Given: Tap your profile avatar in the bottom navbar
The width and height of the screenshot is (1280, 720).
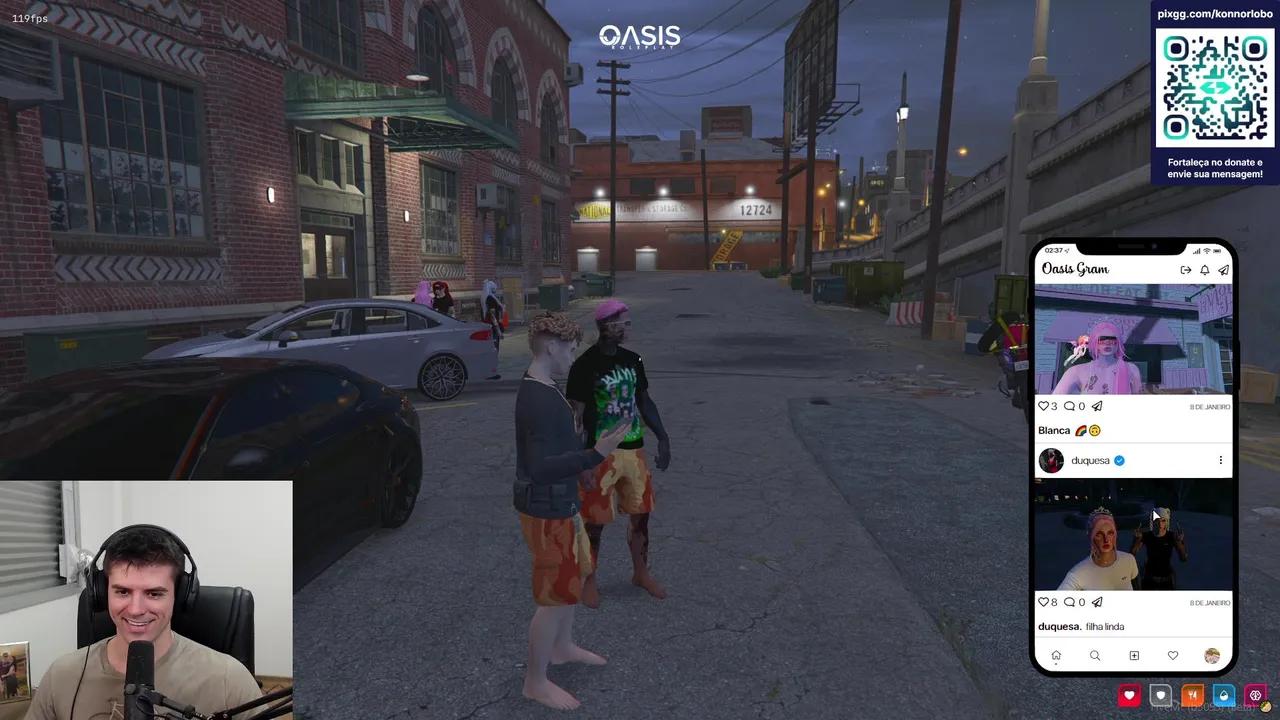Looking at the screenshot, I should click(x=1211, y=656).
